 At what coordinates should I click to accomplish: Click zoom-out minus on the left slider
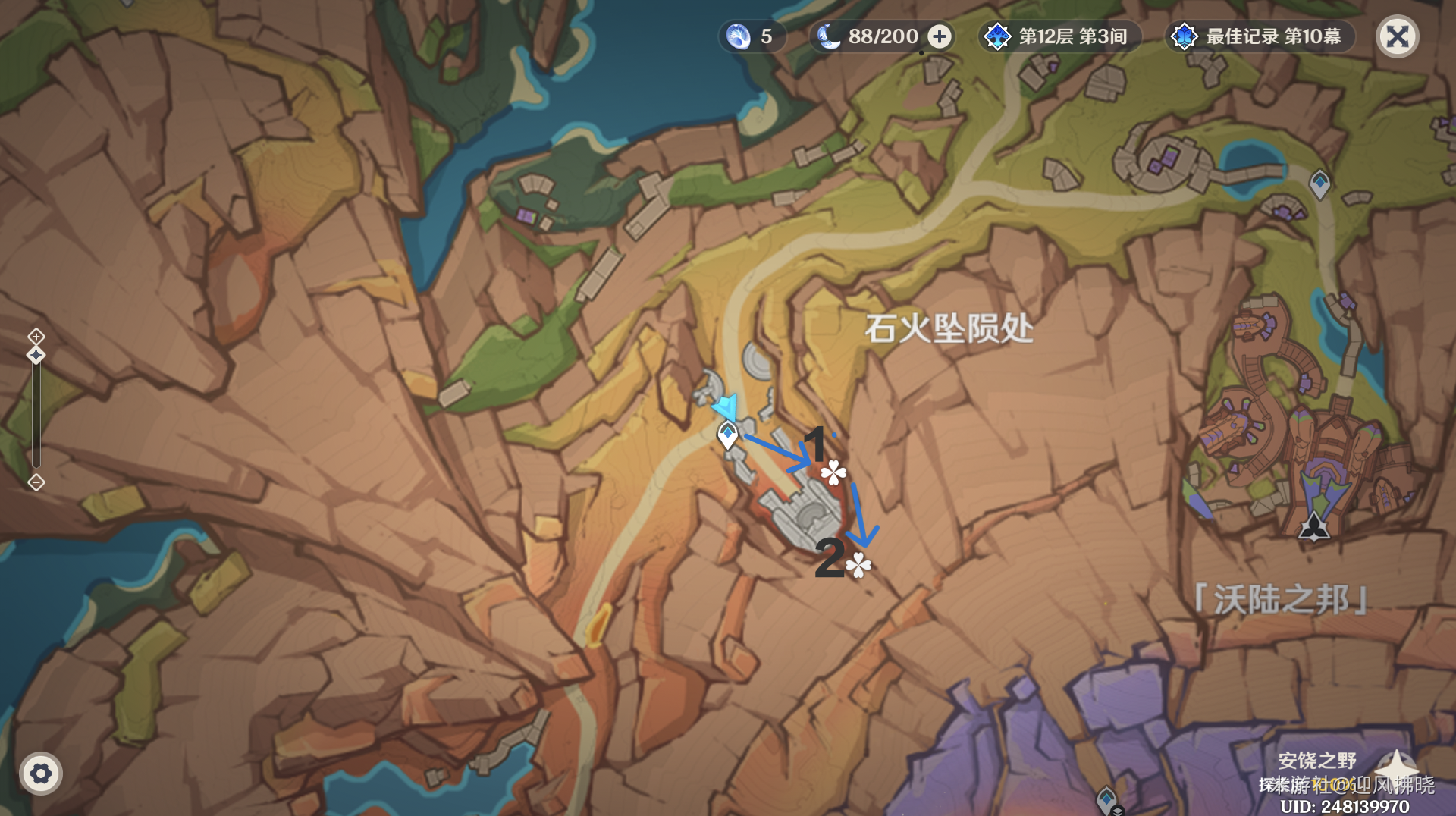click(x=36, y=482)
